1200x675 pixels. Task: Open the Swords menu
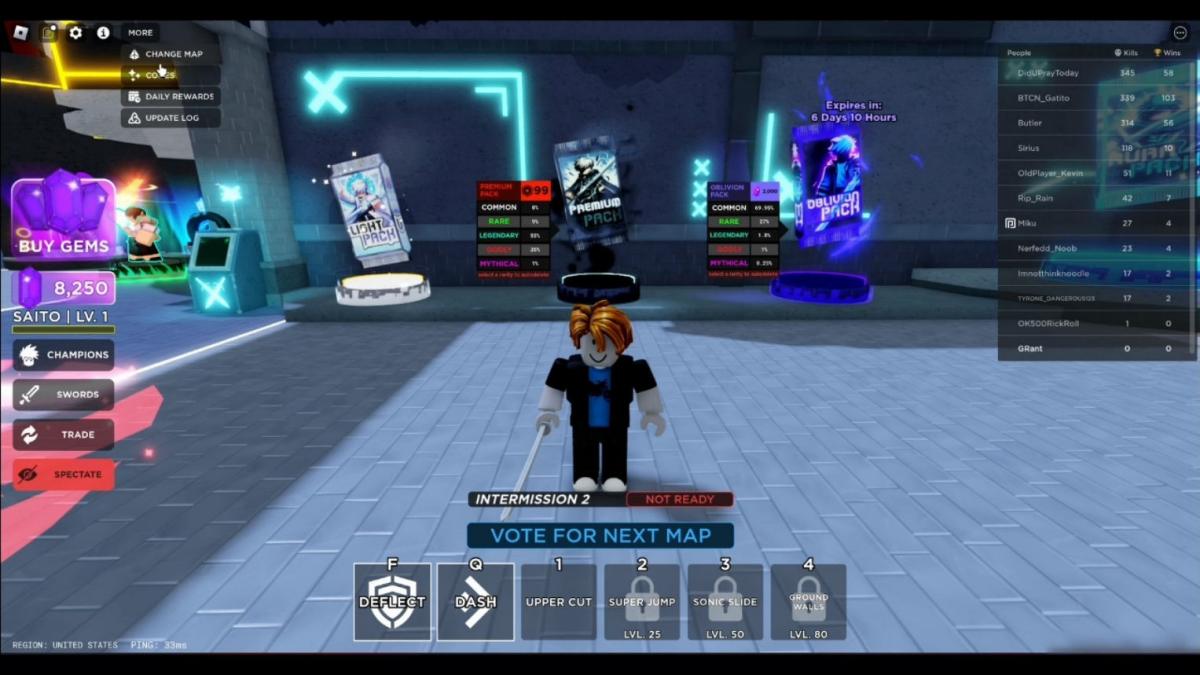click(64, 394)
